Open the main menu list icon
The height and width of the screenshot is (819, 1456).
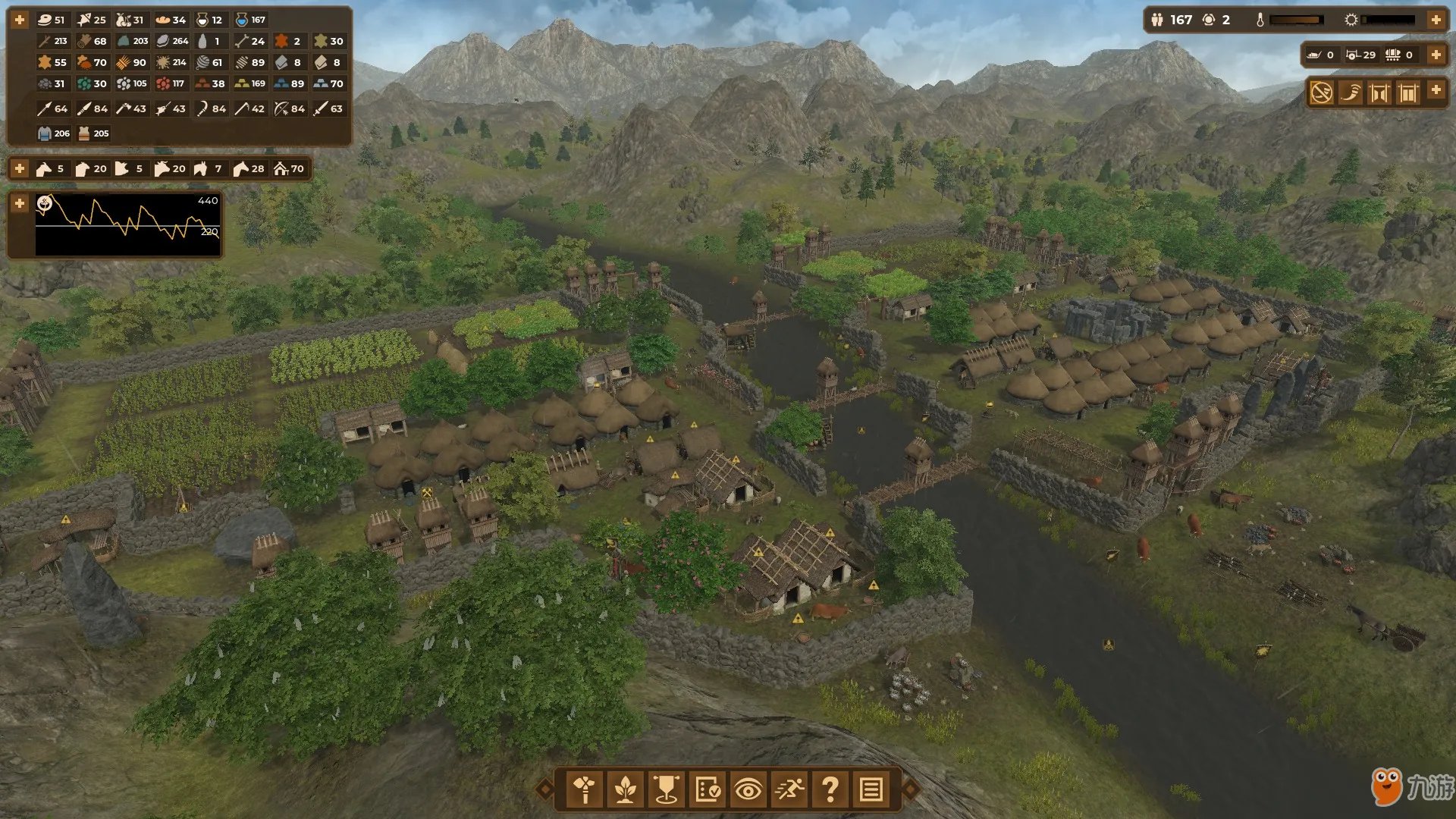(x=871, y=790)
